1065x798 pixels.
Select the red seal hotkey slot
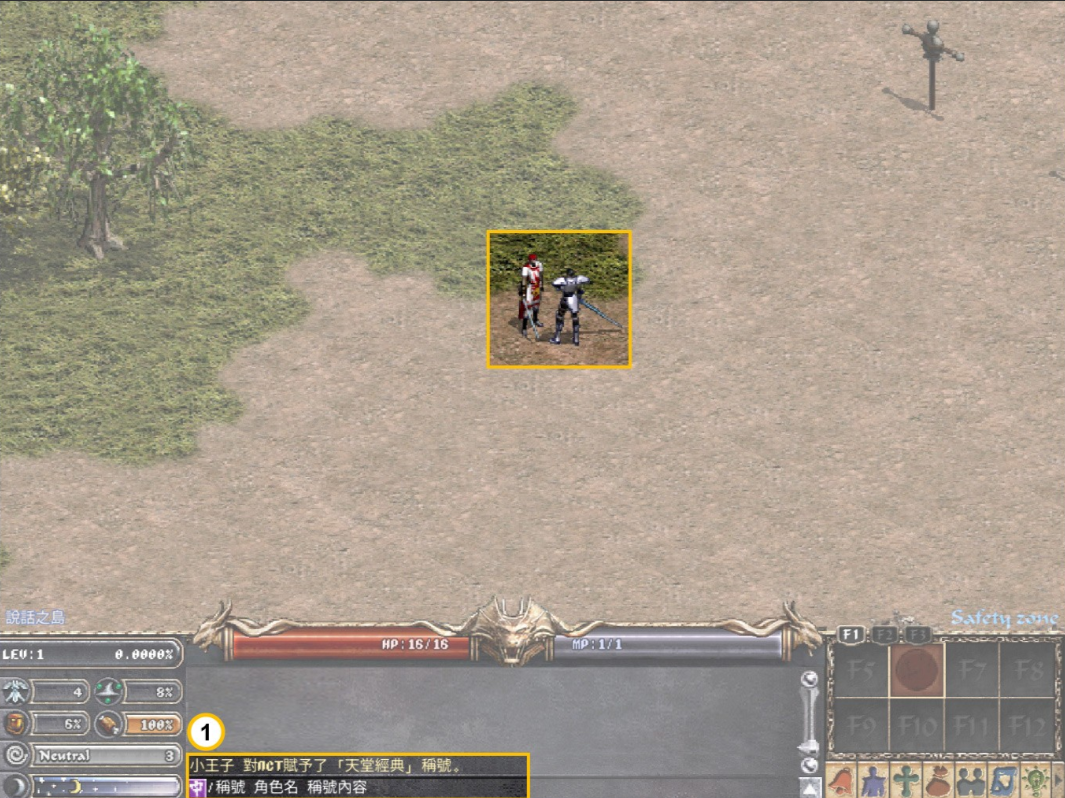pyautogui.click(x=917, y=669)
